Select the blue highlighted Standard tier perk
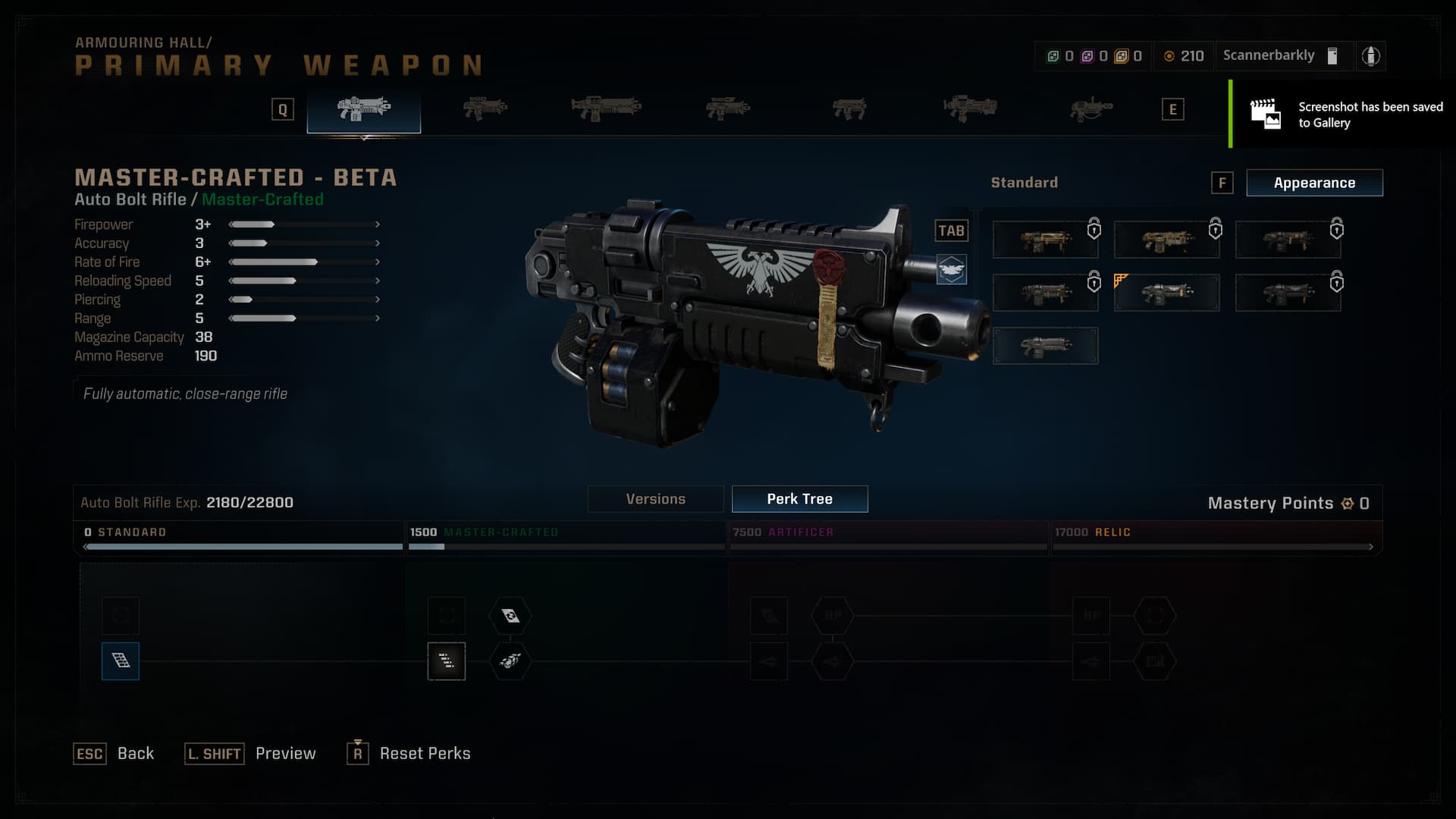Viewport: 1456px width, 819px height. click(121, 661)
